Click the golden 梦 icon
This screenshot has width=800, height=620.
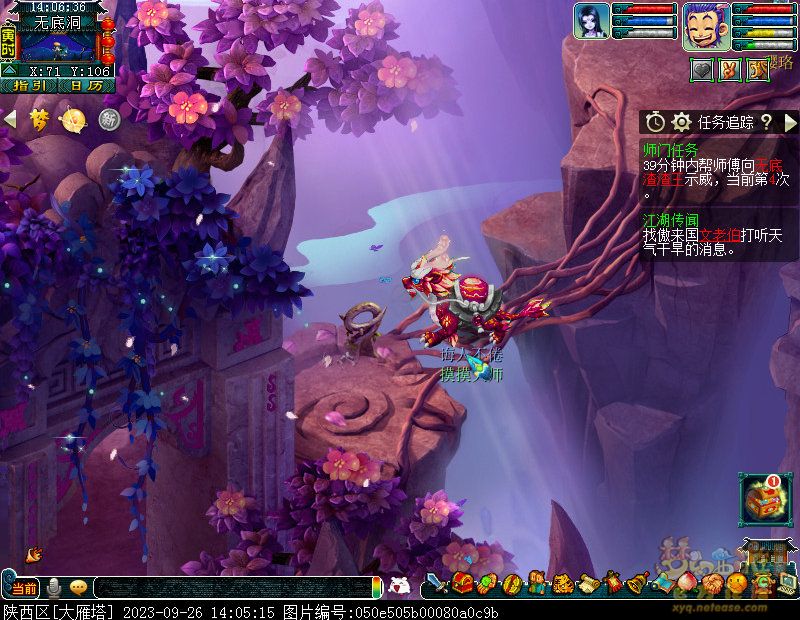pos(39,120)
